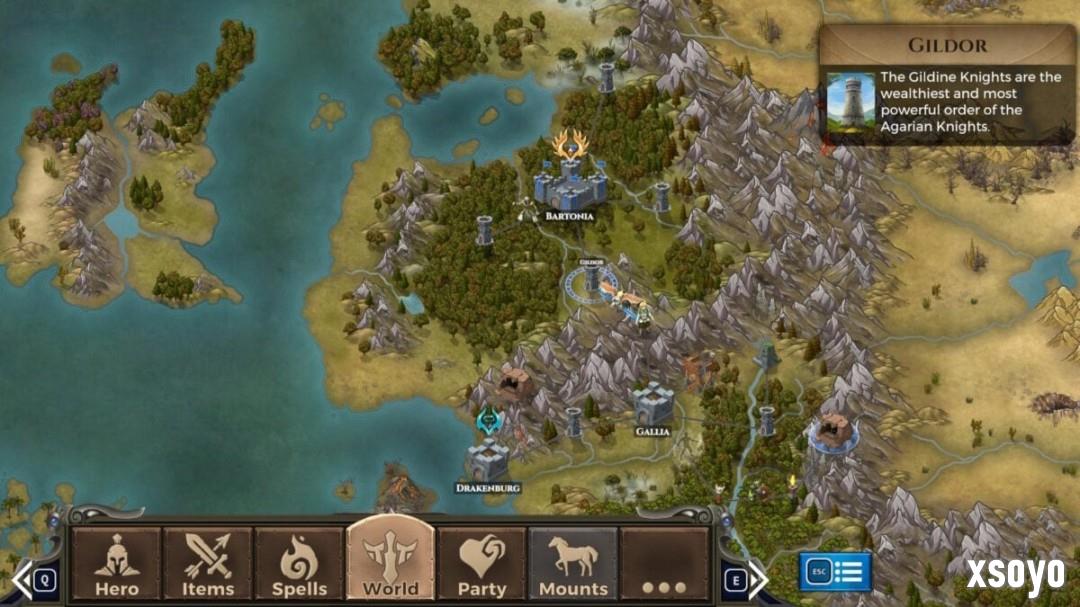
Task: Show the Spells tab
Action: click(299, 564)
